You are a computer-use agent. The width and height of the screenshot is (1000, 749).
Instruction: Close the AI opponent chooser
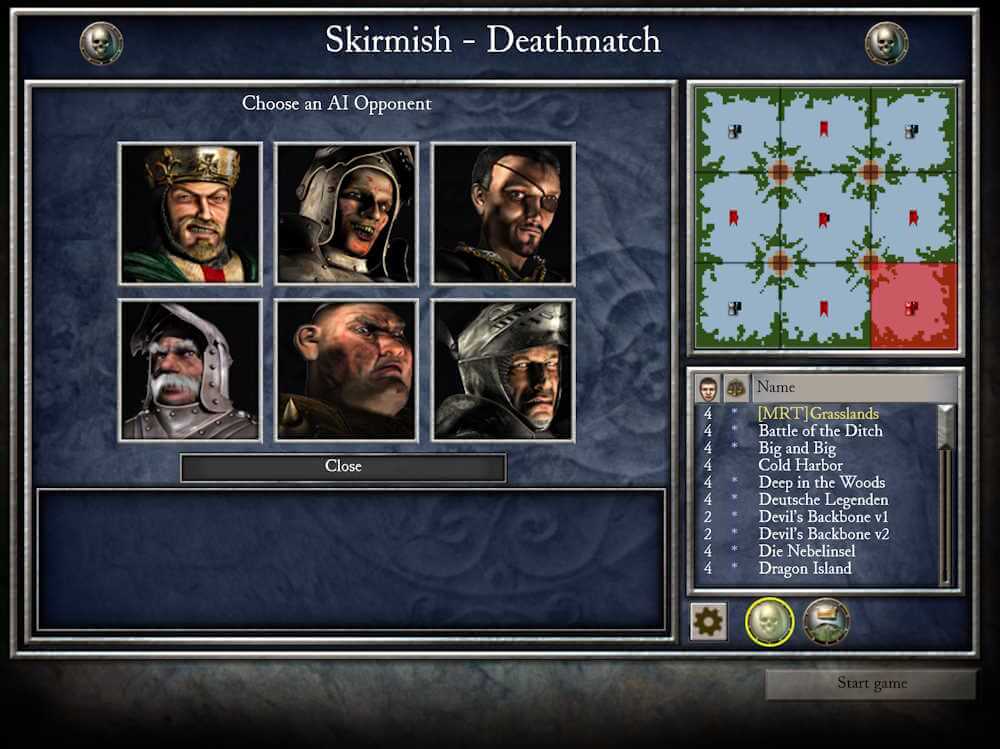tap(343, 467)
